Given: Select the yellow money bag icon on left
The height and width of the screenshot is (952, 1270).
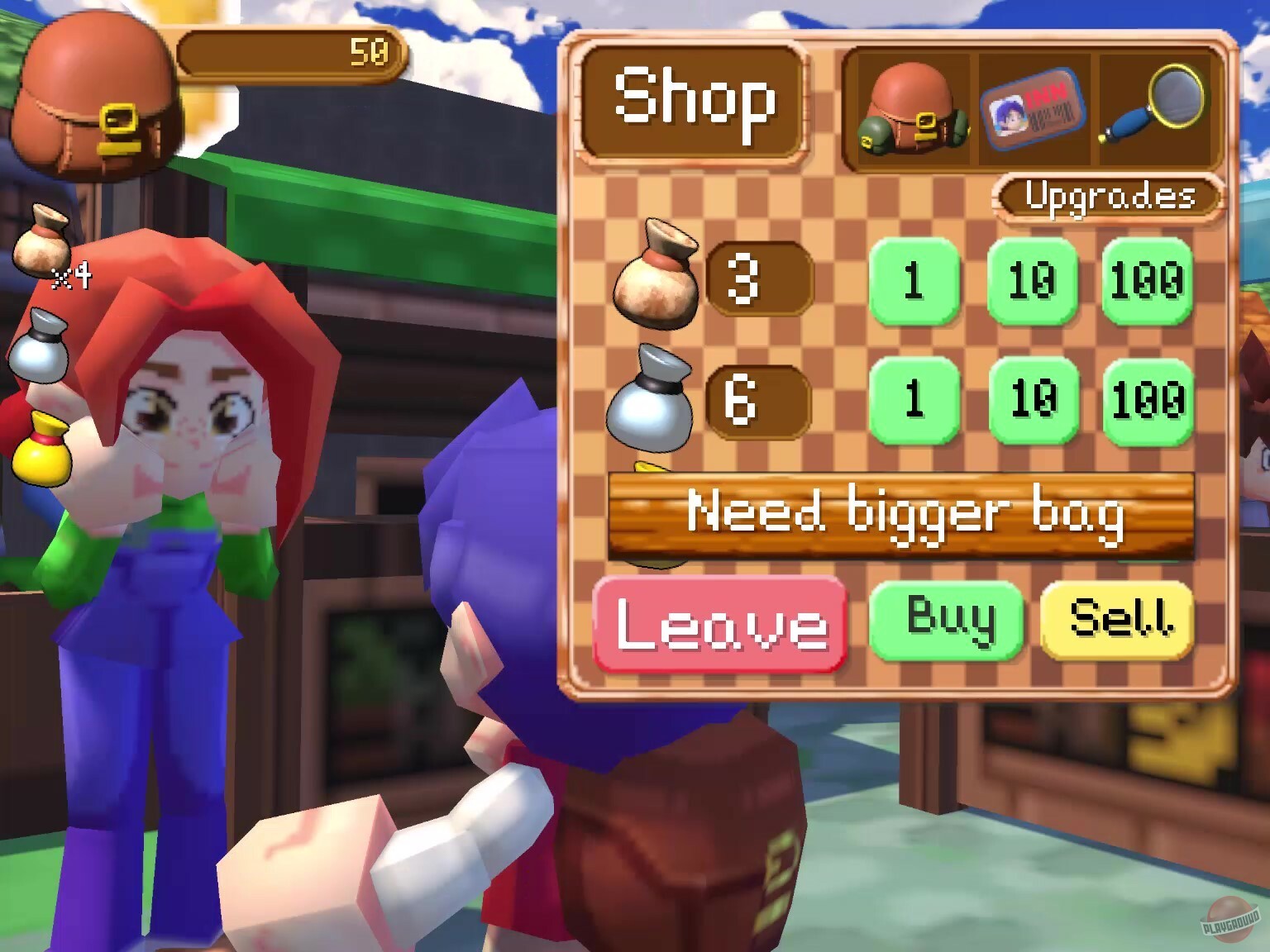Looking at the screenshot, I should click(x=40, y=446).
